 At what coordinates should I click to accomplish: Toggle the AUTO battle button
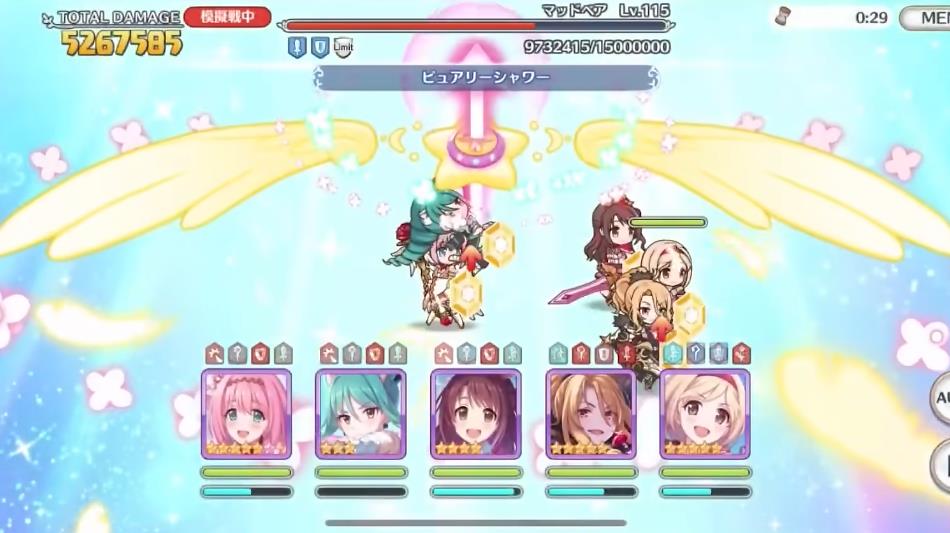pos(939,397)
